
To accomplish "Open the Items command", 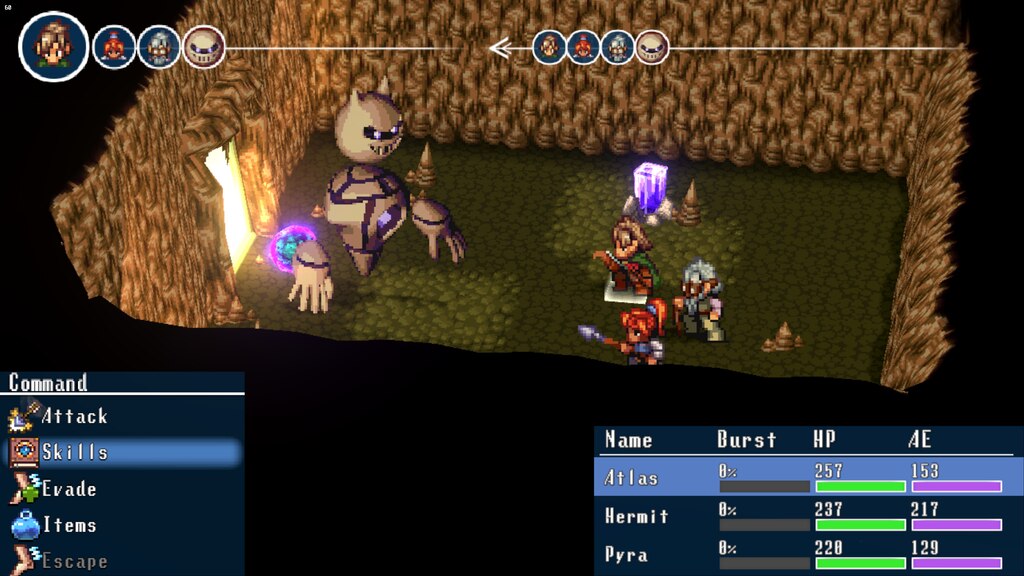I will tap(69, 525).
